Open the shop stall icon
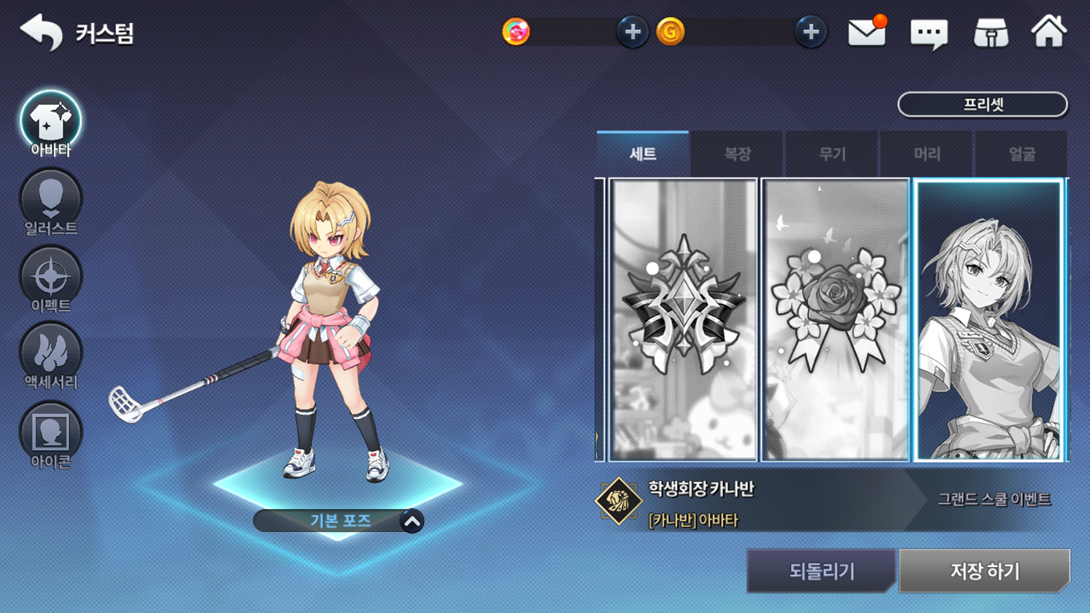The height and width of the screenshot is (613, 1090). [x=991, y=33]
